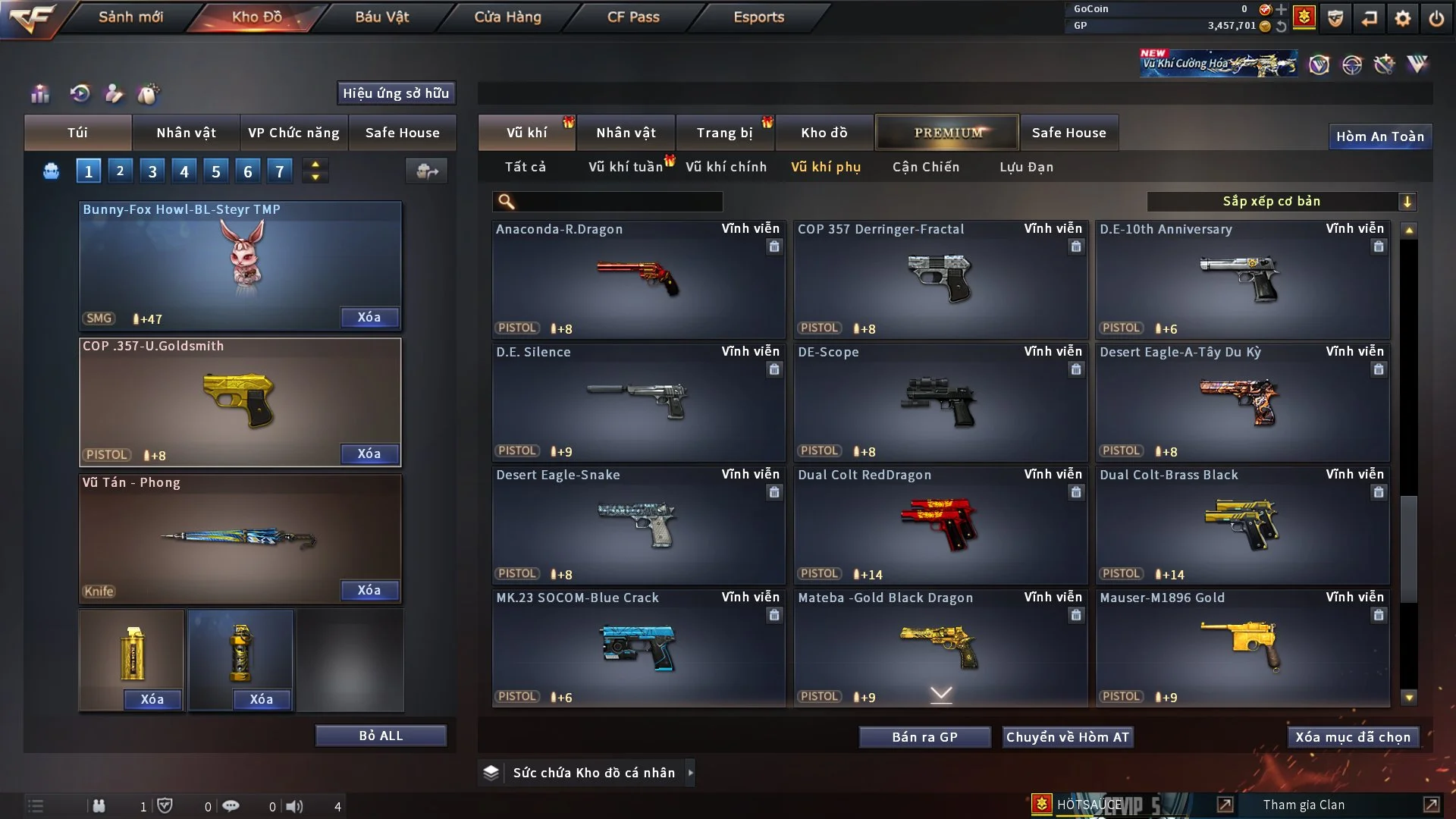Show the Cận Chiến melee category

(925, 167)
